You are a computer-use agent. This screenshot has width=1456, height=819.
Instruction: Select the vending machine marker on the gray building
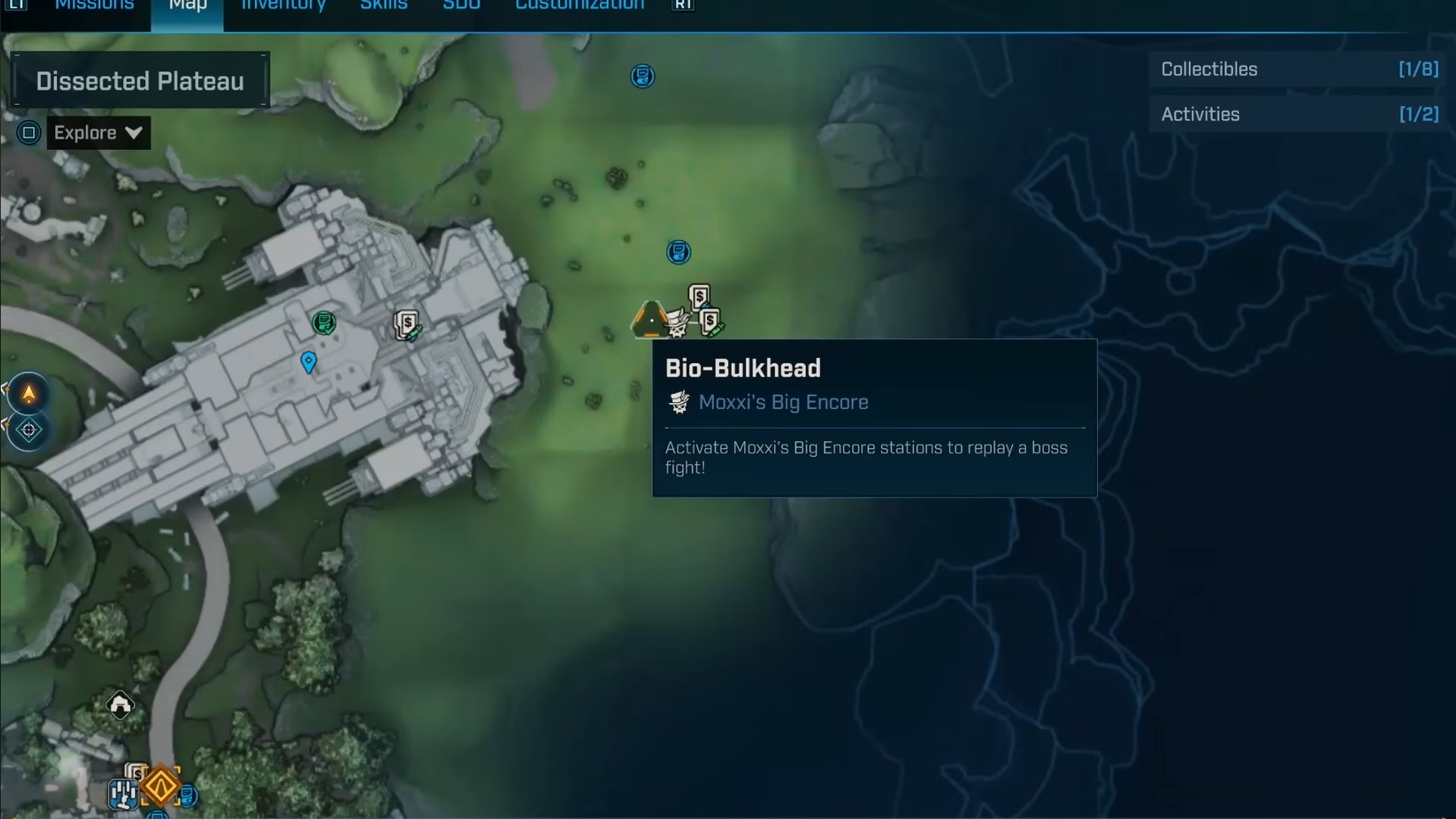407,325
